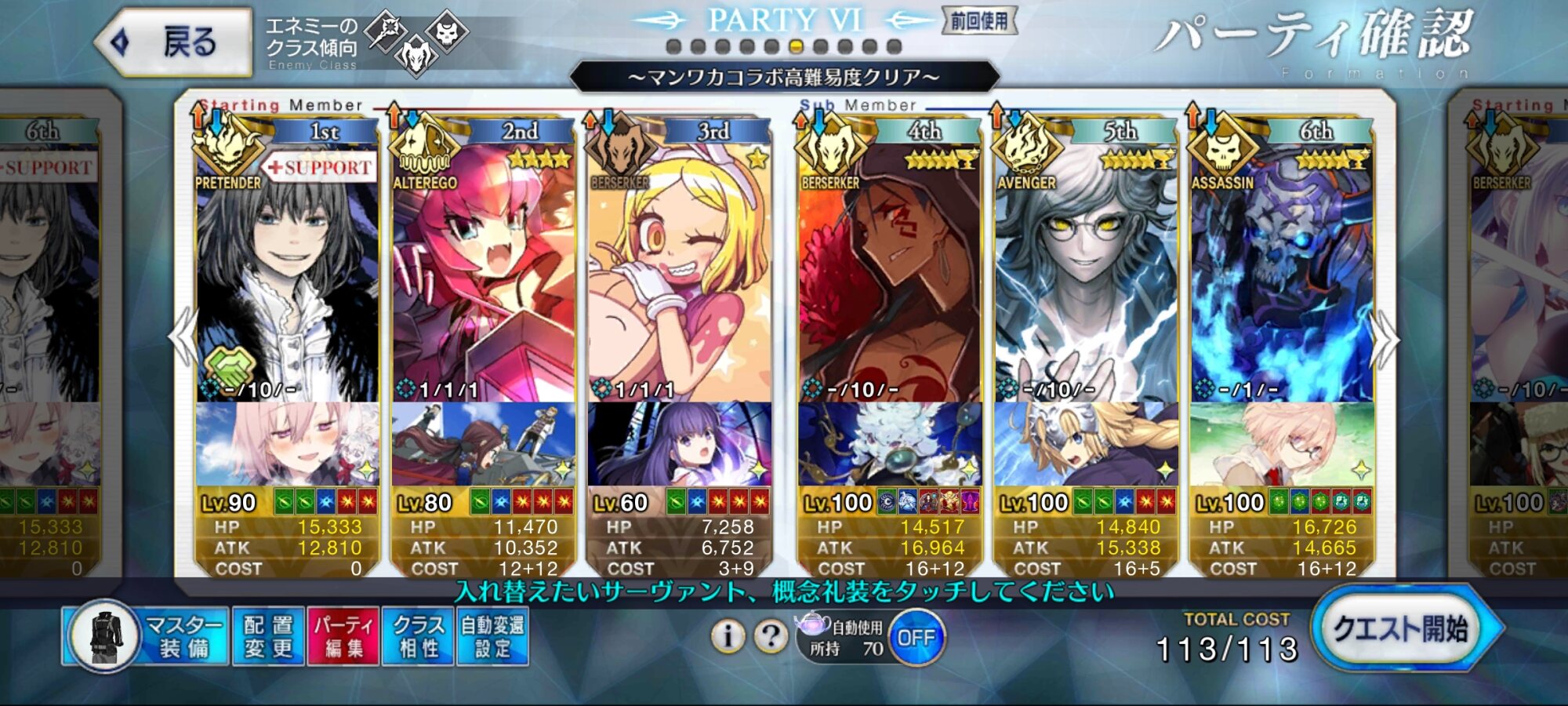1568x706 pixels.
Task: Select the Avenger servant card
Action: [x=1086, y=275]
